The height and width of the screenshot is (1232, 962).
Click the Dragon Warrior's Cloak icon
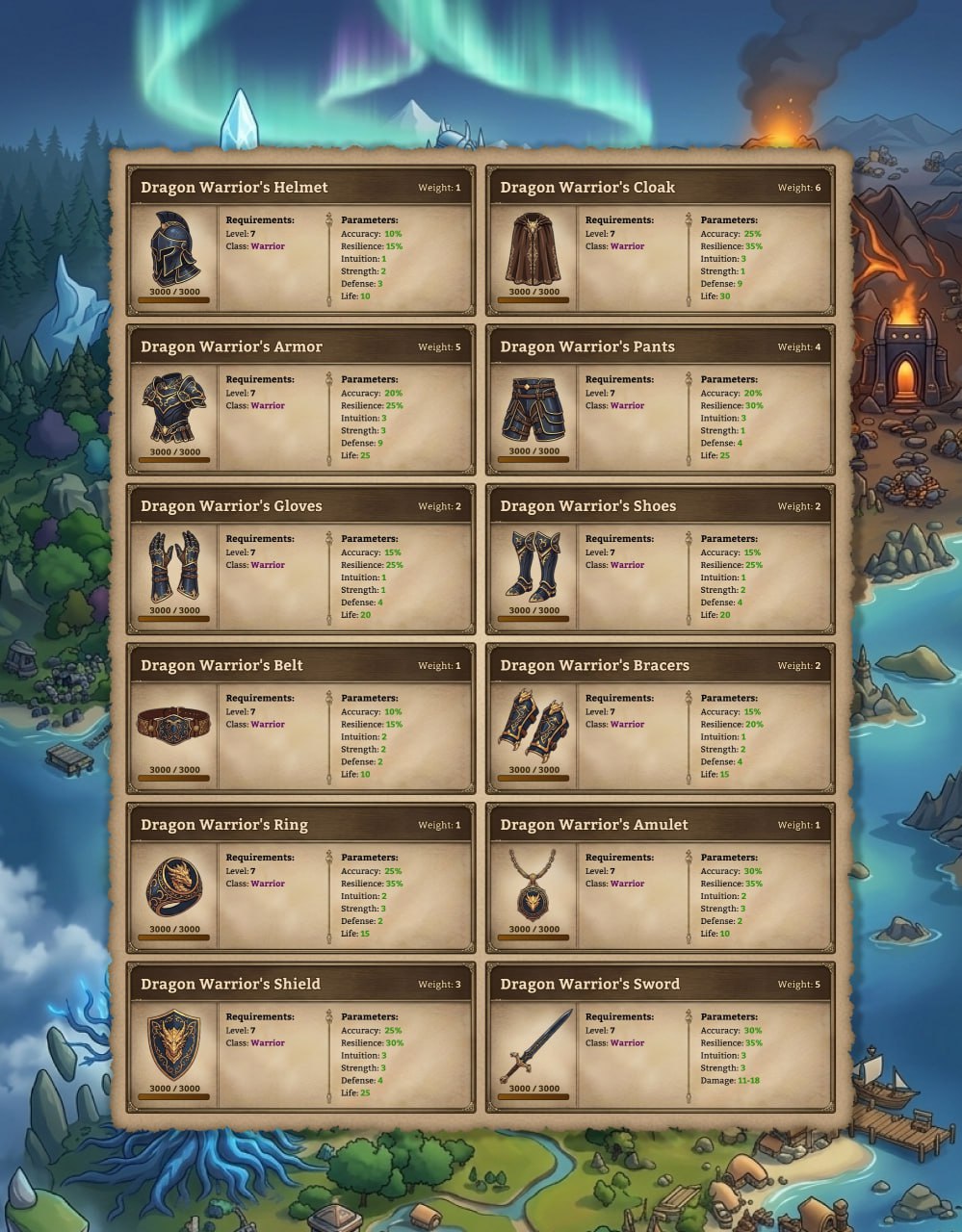533,248
